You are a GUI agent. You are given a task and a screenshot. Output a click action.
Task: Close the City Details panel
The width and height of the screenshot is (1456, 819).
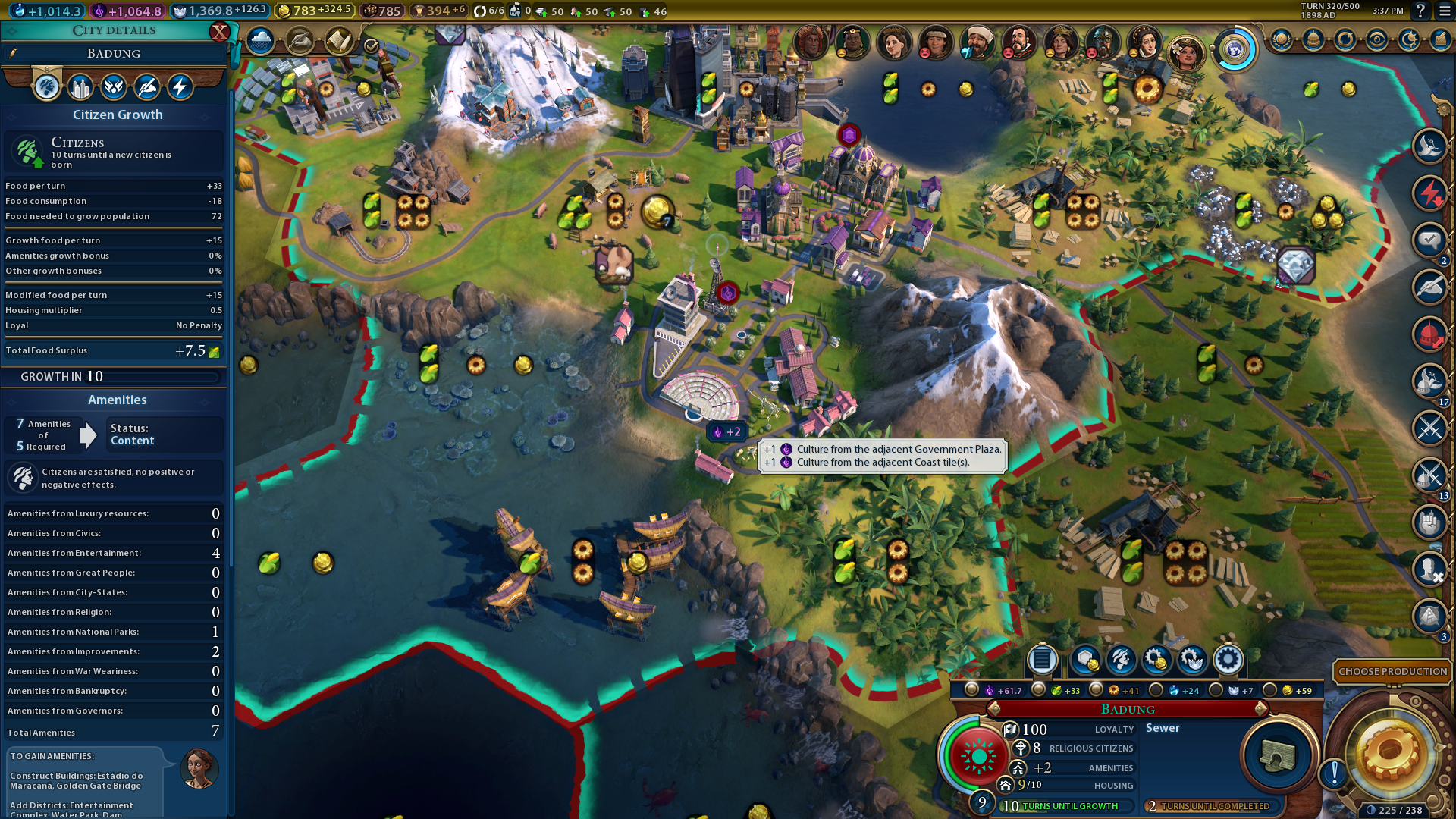pos(219,32)
